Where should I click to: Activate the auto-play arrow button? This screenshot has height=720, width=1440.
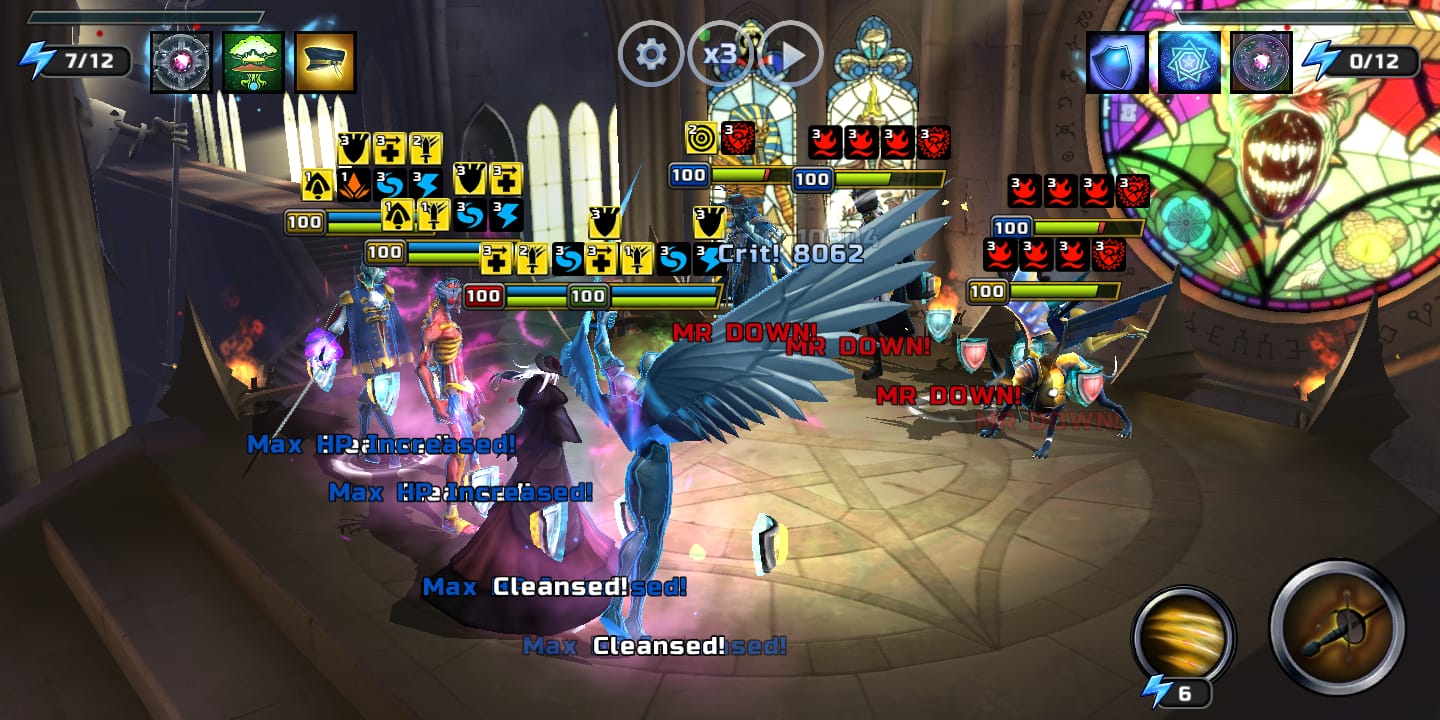click(x=792, y=54)
